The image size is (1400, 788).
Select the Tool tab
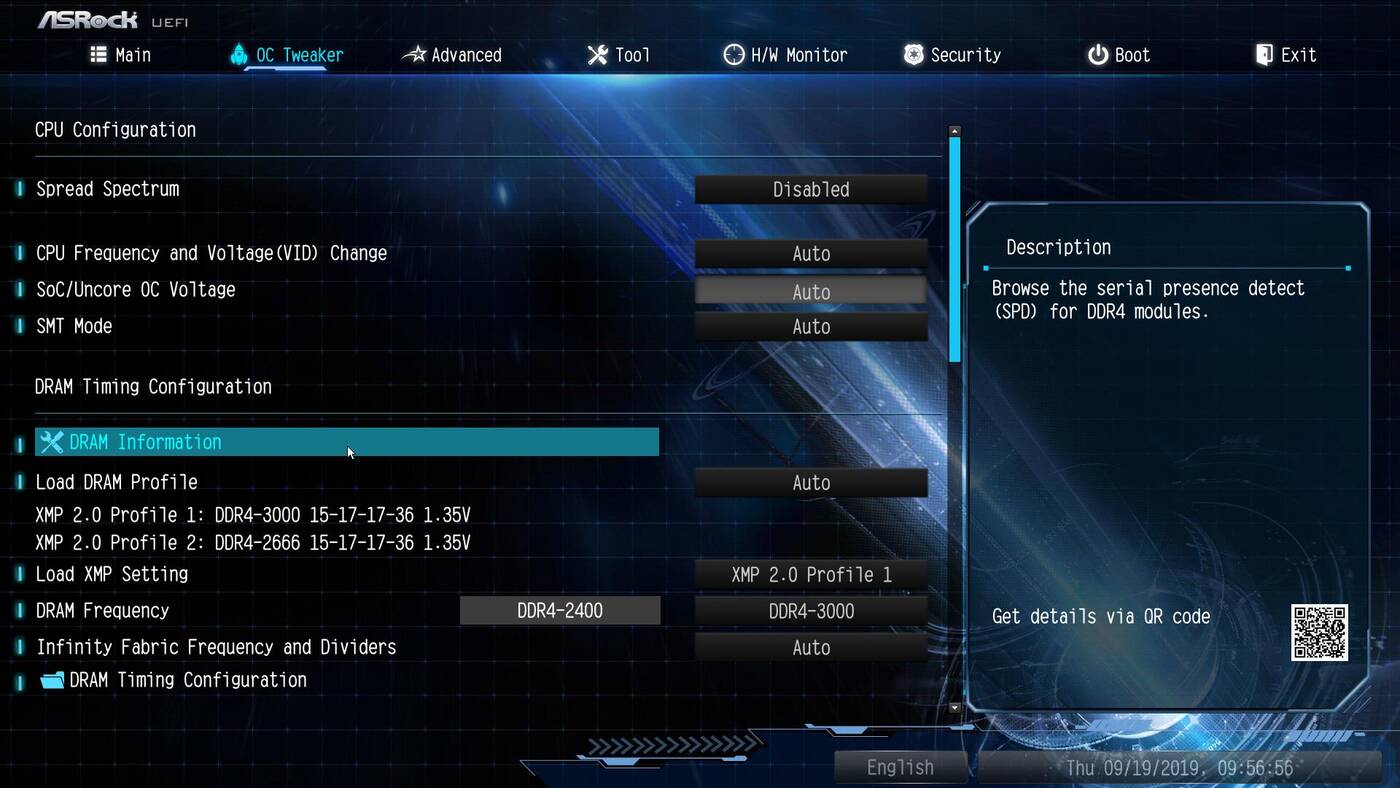coord(619,55)
